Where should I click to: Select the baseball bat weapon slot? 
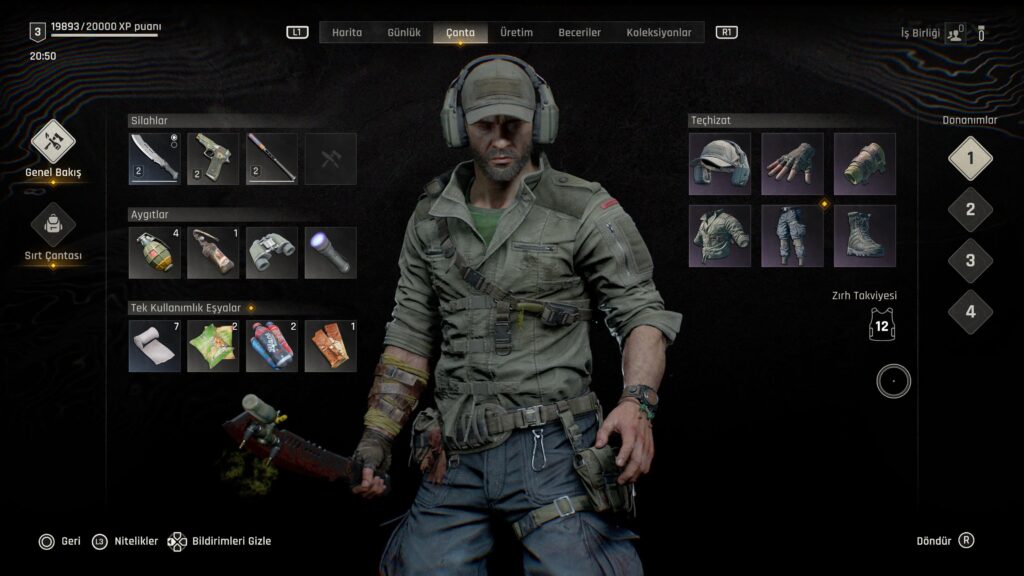pyautogui.click(x=272, y=159)
